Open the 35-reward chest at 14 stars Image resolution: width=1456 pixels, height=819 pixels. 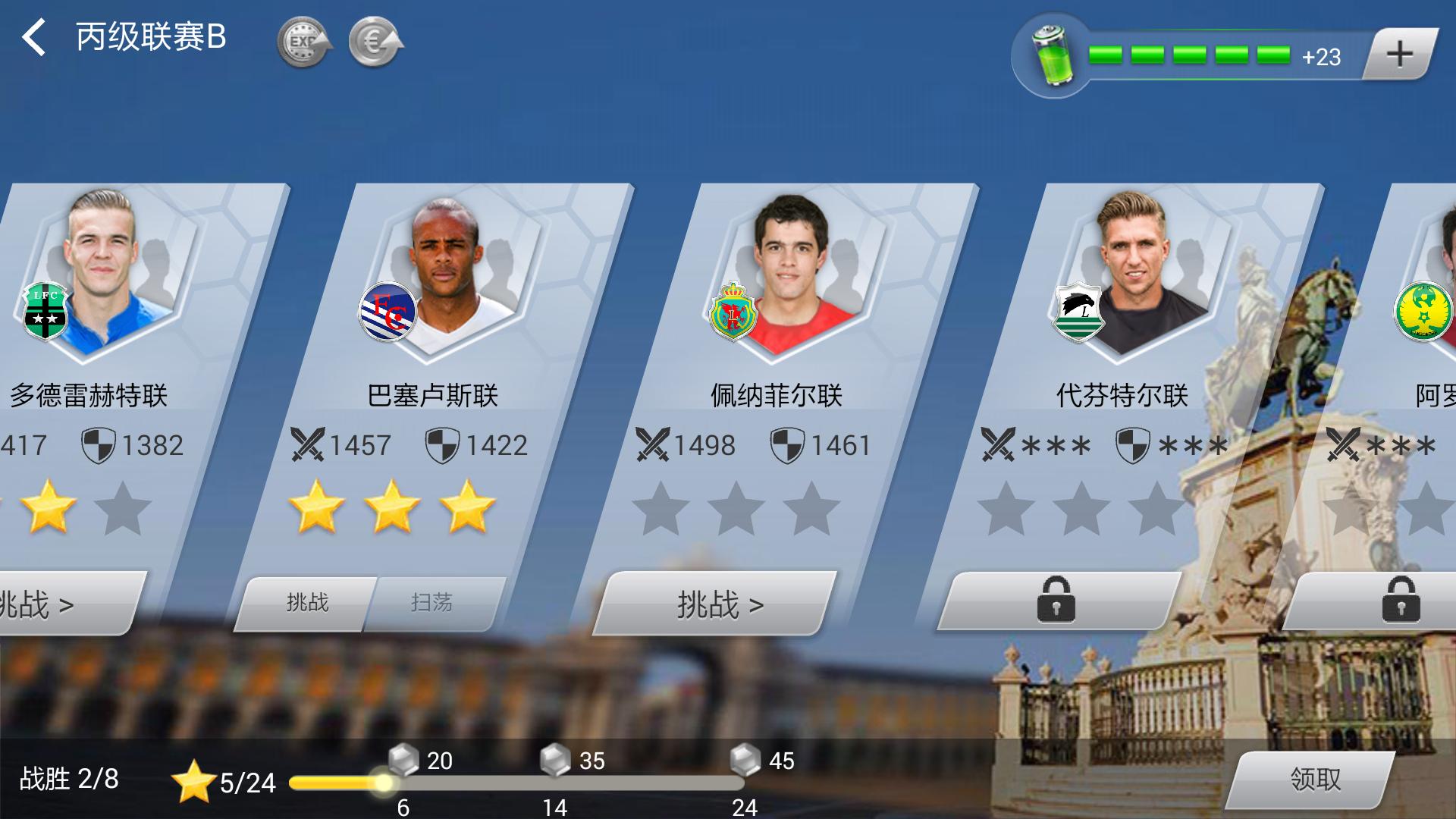point(555,759)
